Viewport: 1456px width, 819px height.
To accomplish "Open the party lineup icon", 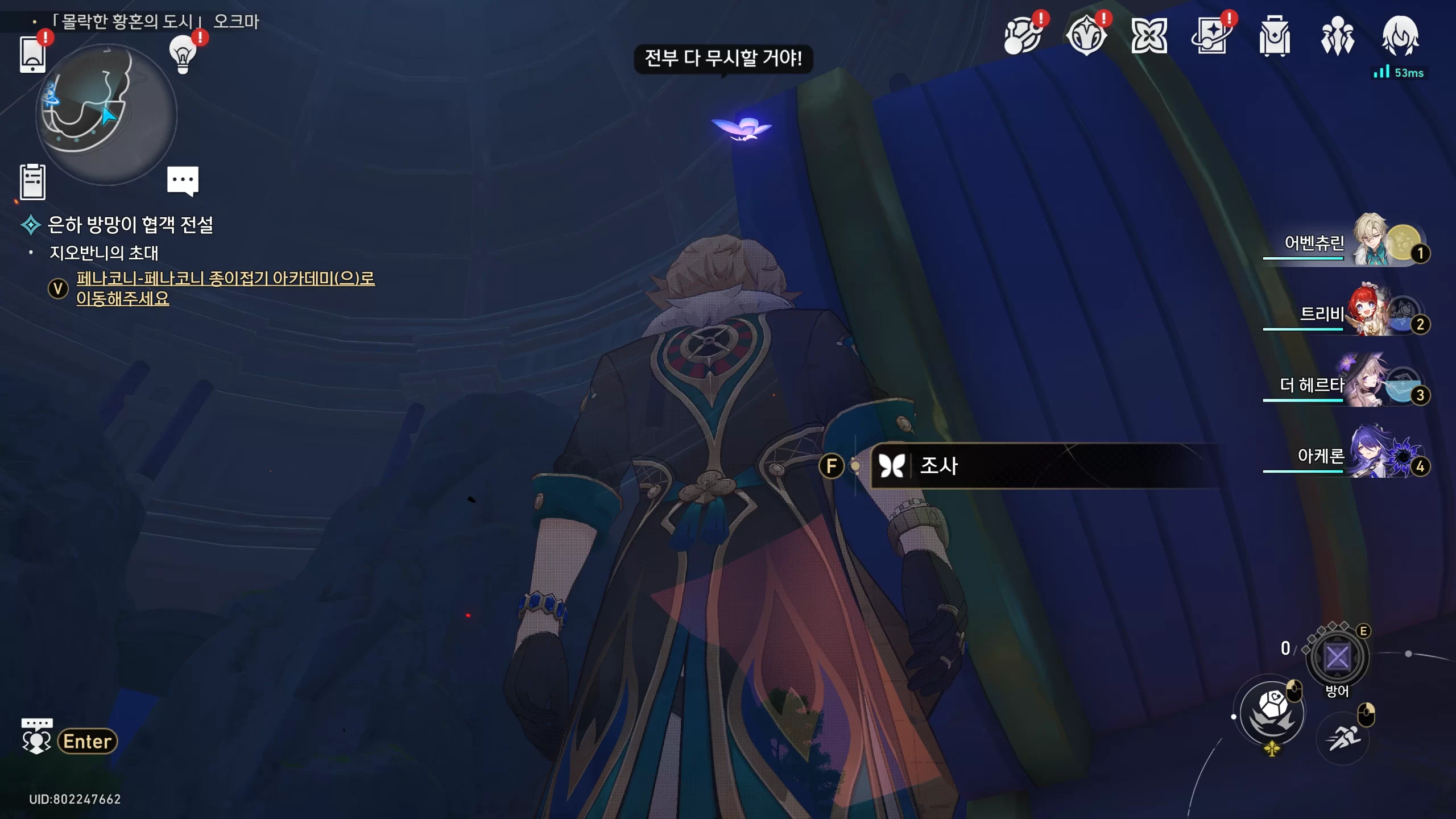I will coord(1337,36).
